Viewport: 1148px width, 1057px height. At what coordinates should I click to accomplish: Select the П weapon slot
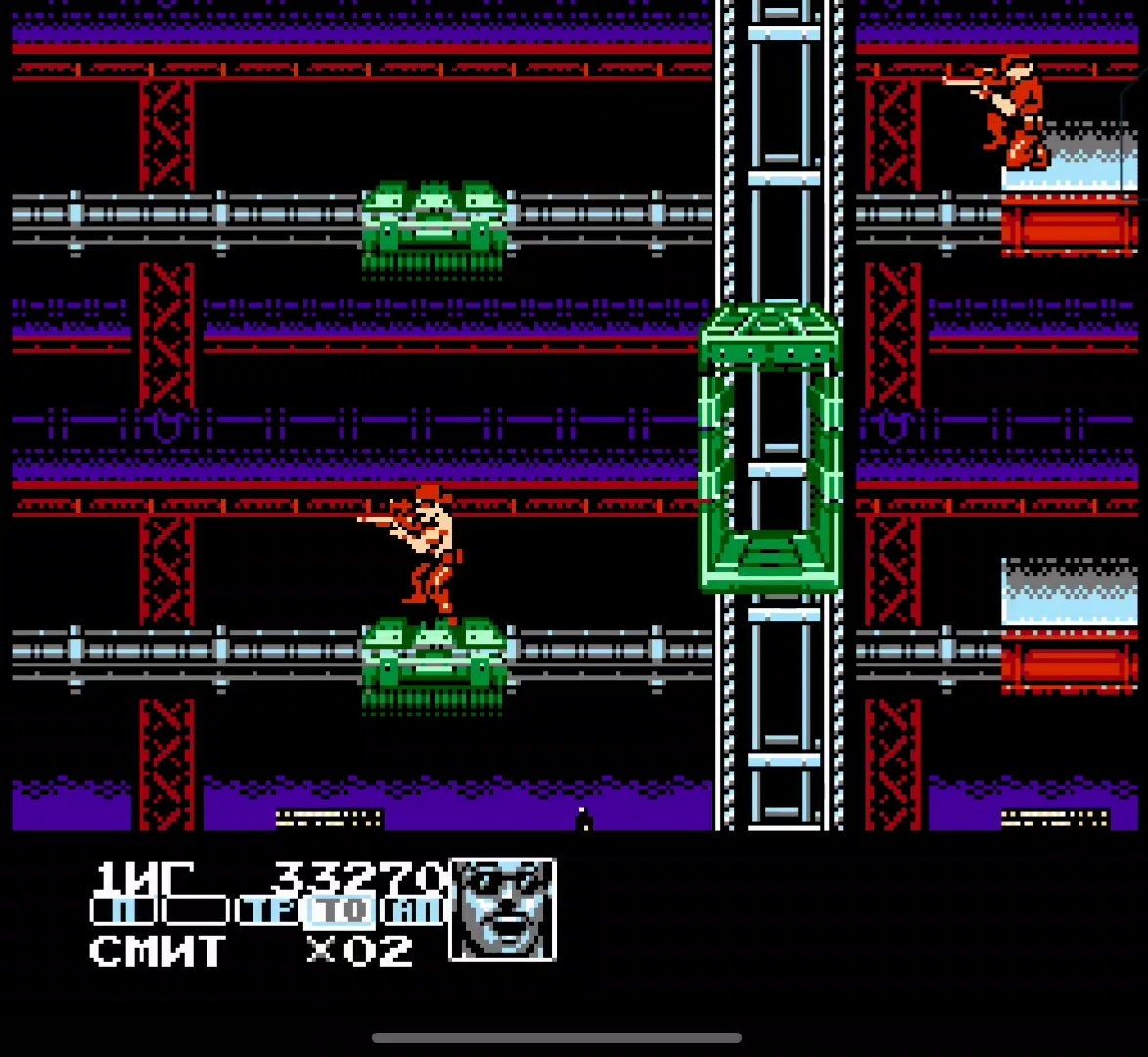(x=122, y=912)
